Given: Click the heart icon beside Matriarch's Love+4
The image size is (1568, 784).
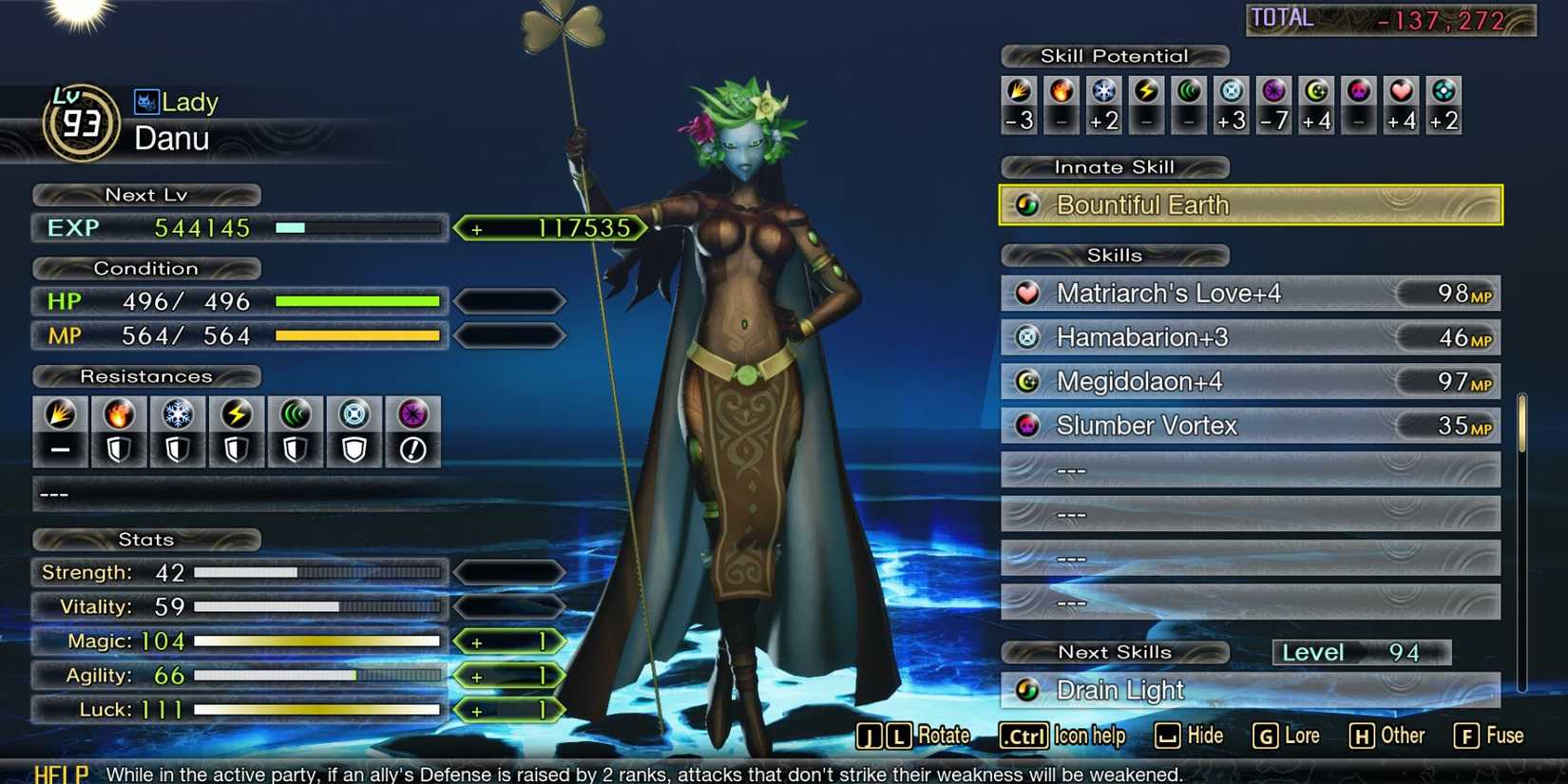Looking at the screenshot, I should point(1028,294).
